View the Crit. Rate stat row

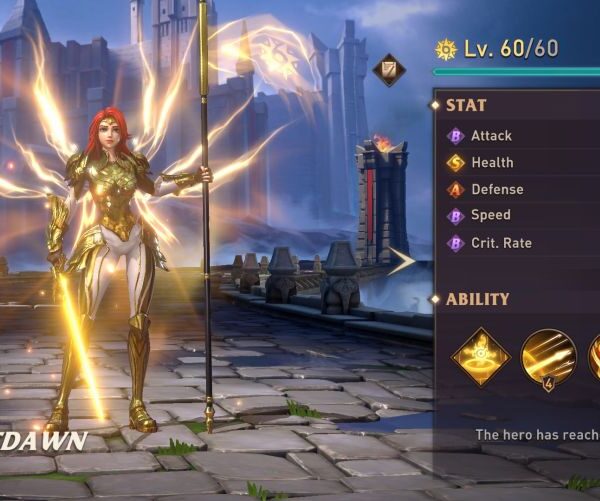coord(500,243)
